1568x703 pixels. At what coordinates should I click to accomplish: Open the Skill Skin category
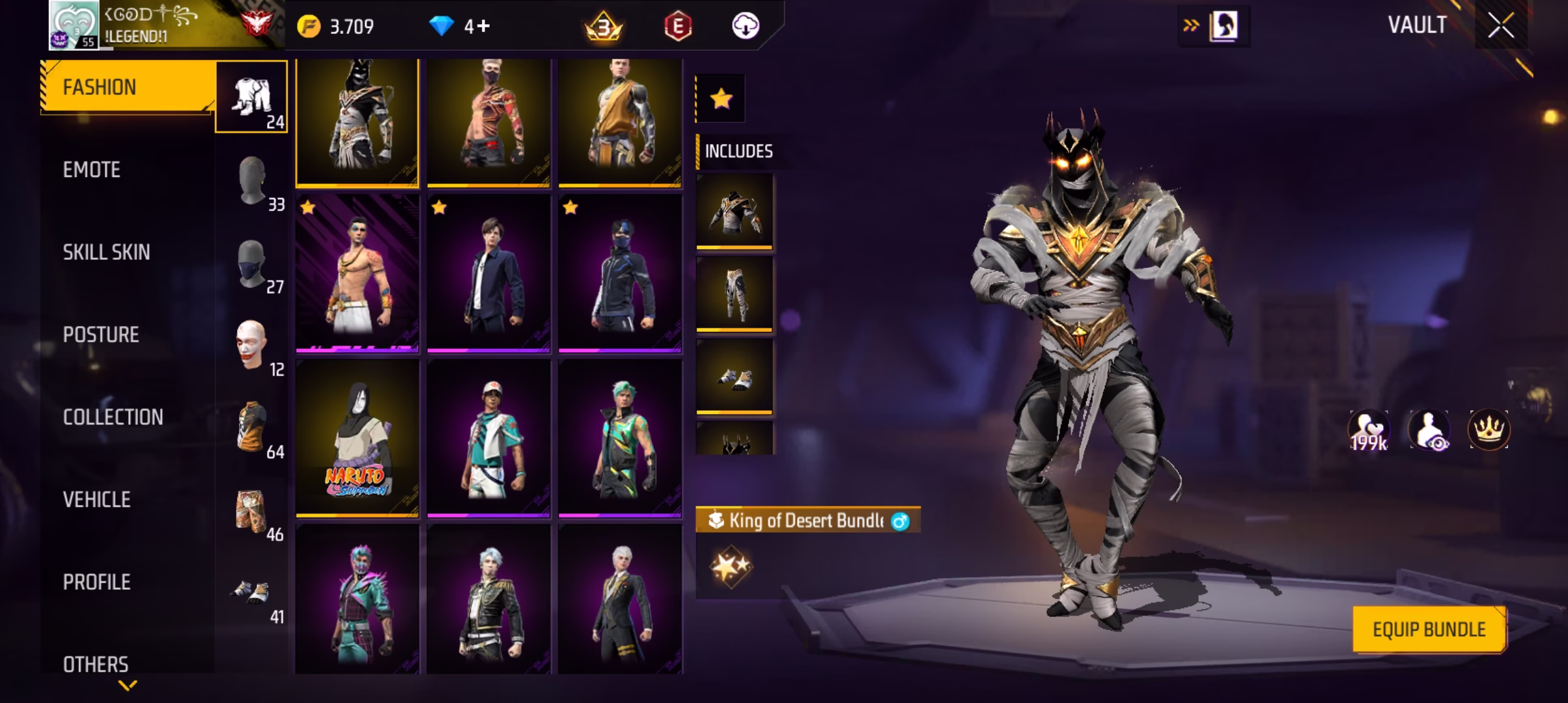106,253
